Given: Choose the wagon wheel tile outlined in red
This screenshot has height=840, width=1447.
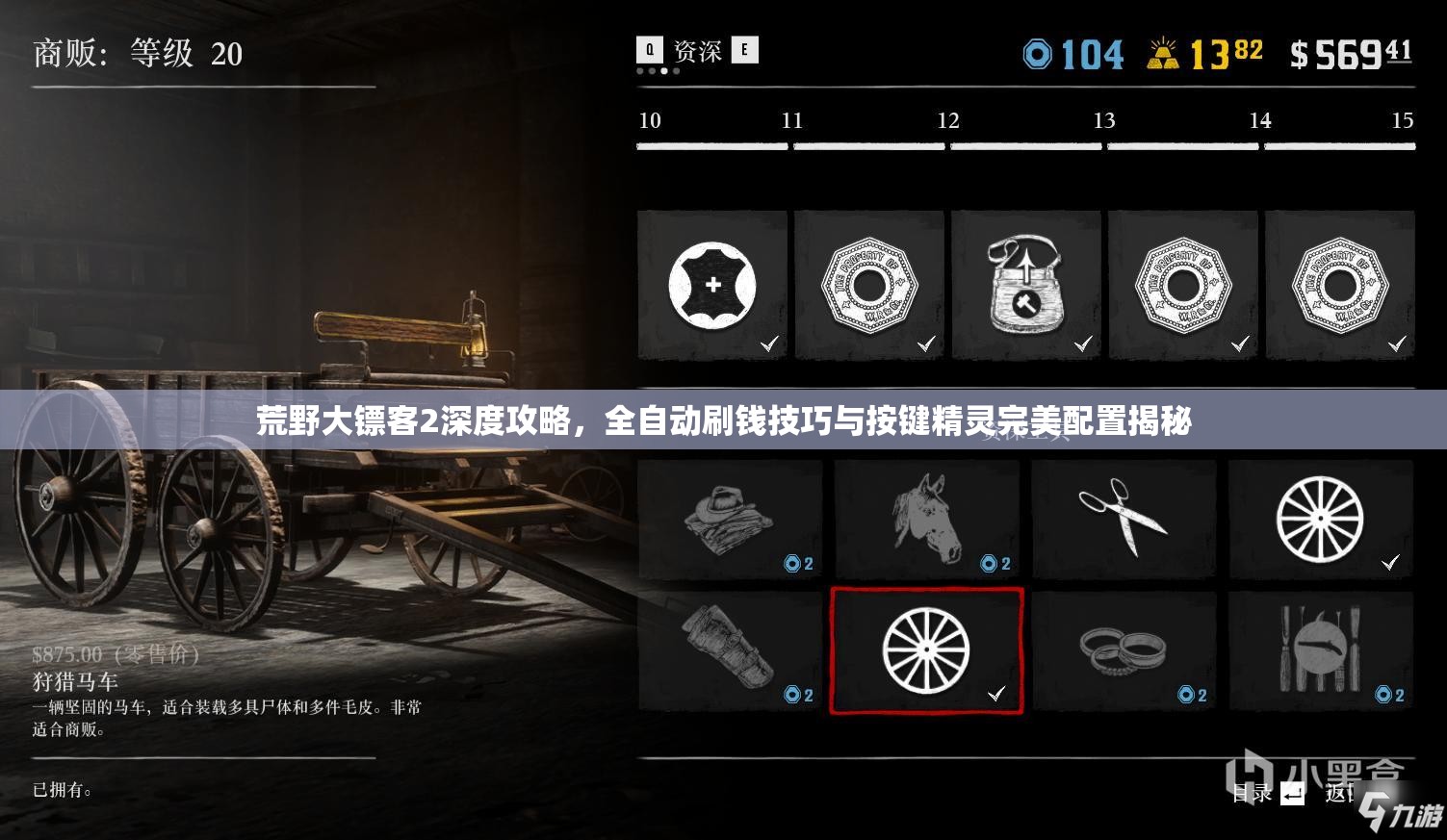Looking at the screenshot, I should click(926, 650).
